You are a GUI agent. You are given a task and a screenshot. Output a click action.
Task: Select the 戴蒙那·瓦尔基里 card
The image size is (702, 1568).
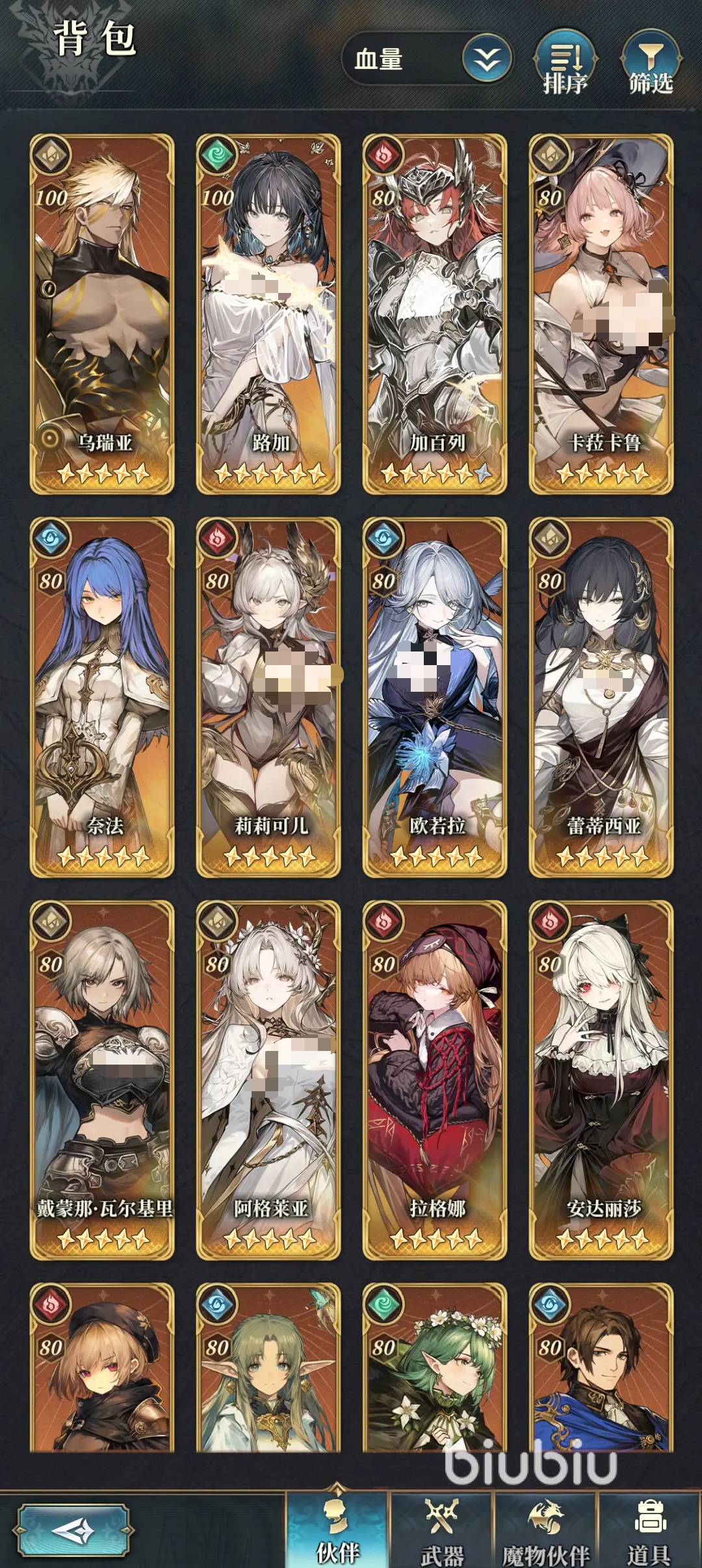pyautogui.click(x=102, y=1080)
